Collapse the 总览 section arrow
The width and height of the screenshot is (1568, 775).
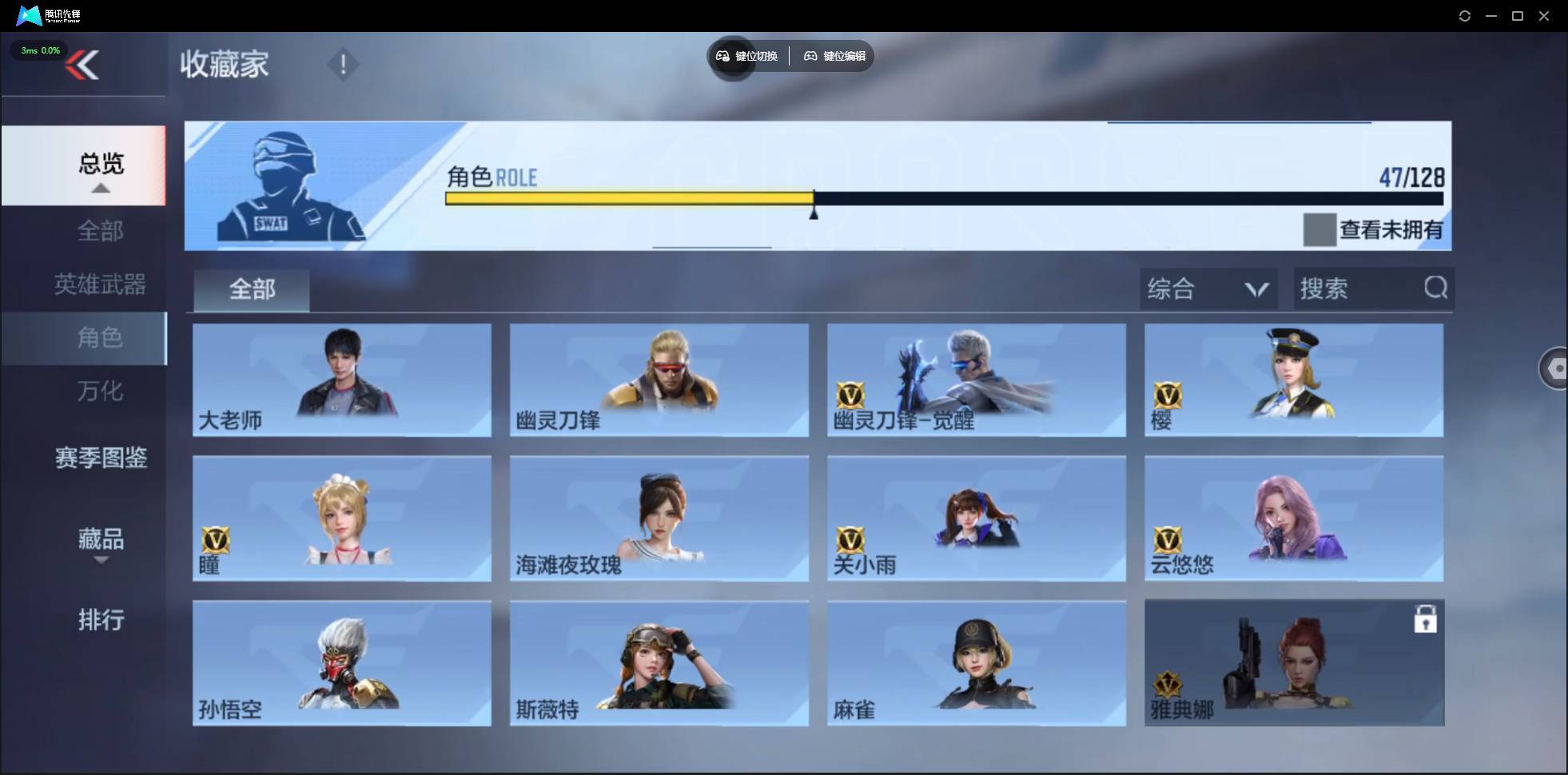(99, 187)
